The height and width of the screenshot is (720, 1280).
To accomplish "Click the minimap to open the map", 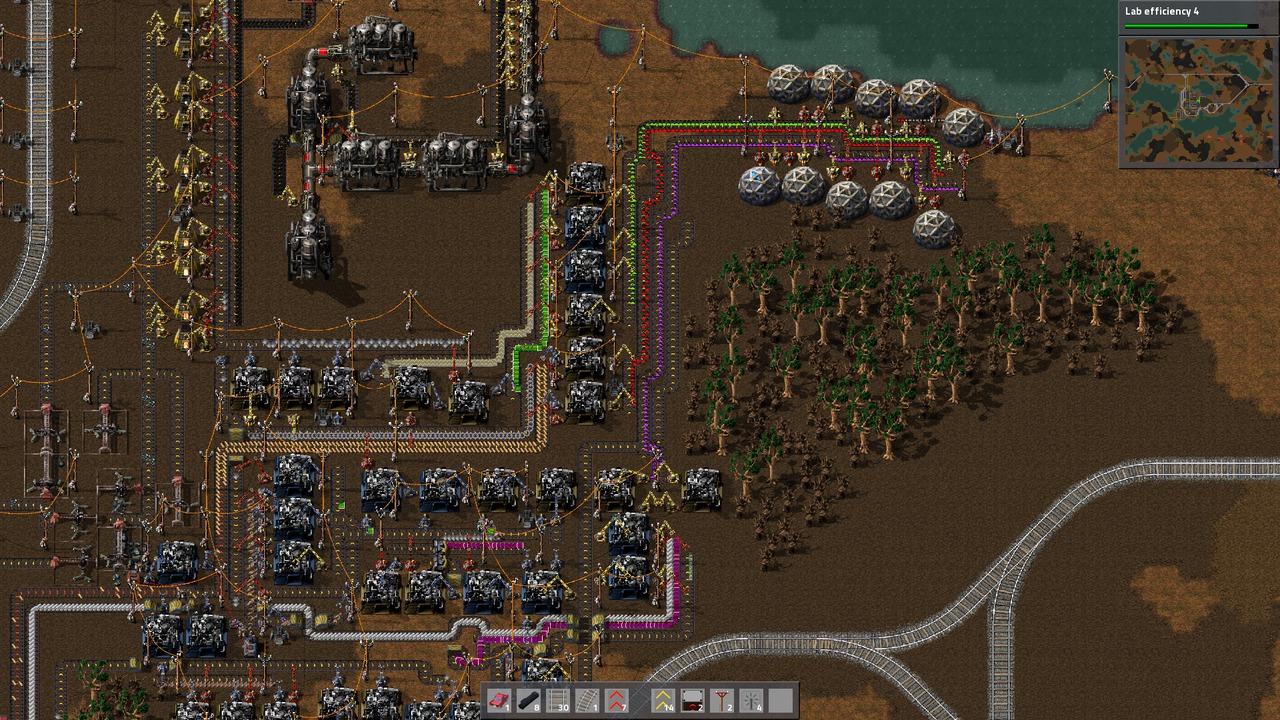I will click(1198, 102).
